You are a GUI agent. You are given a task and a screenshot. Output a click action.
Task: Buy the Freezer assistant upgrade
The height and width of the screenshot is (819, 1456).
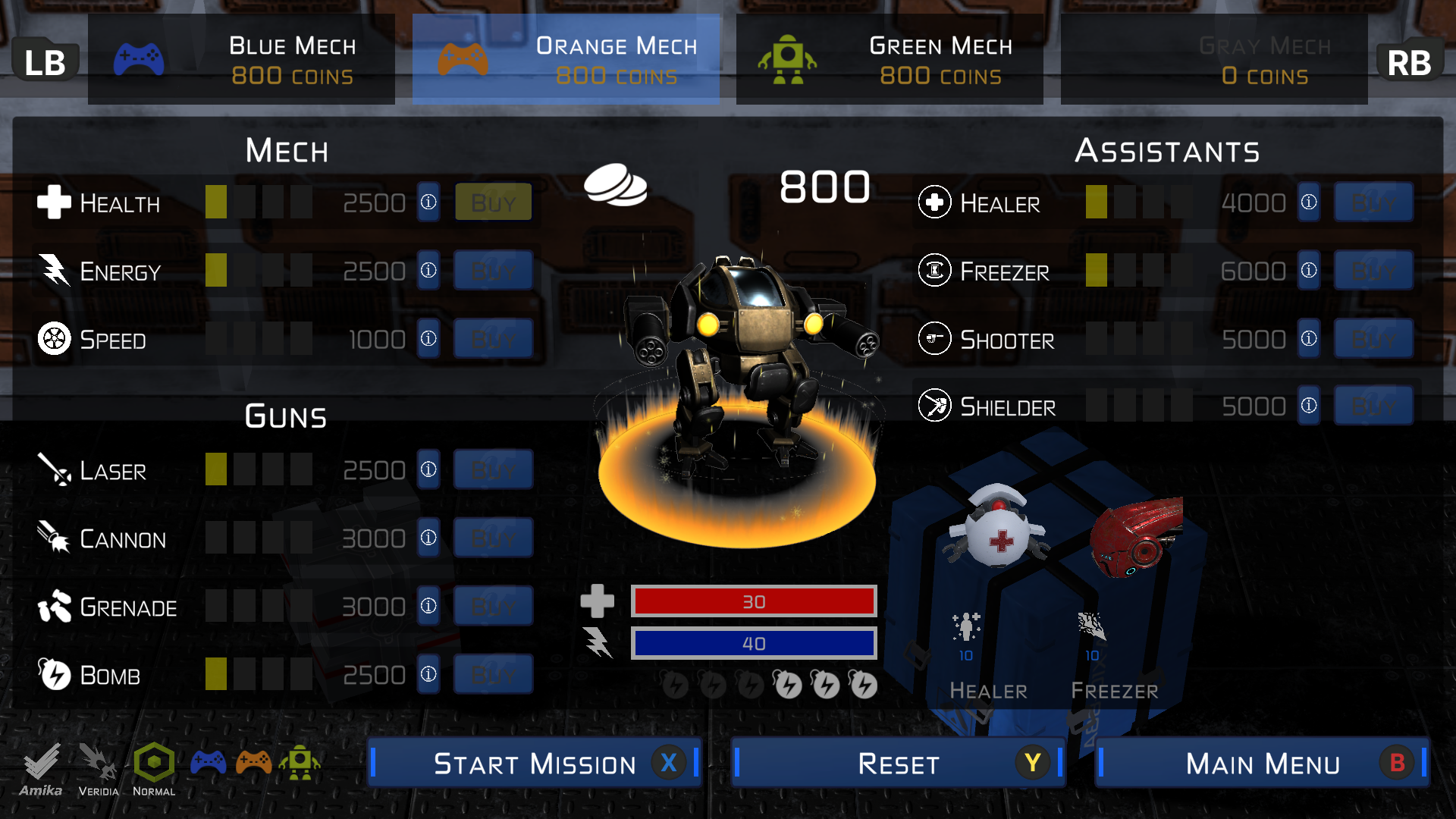pos(1373,271)
